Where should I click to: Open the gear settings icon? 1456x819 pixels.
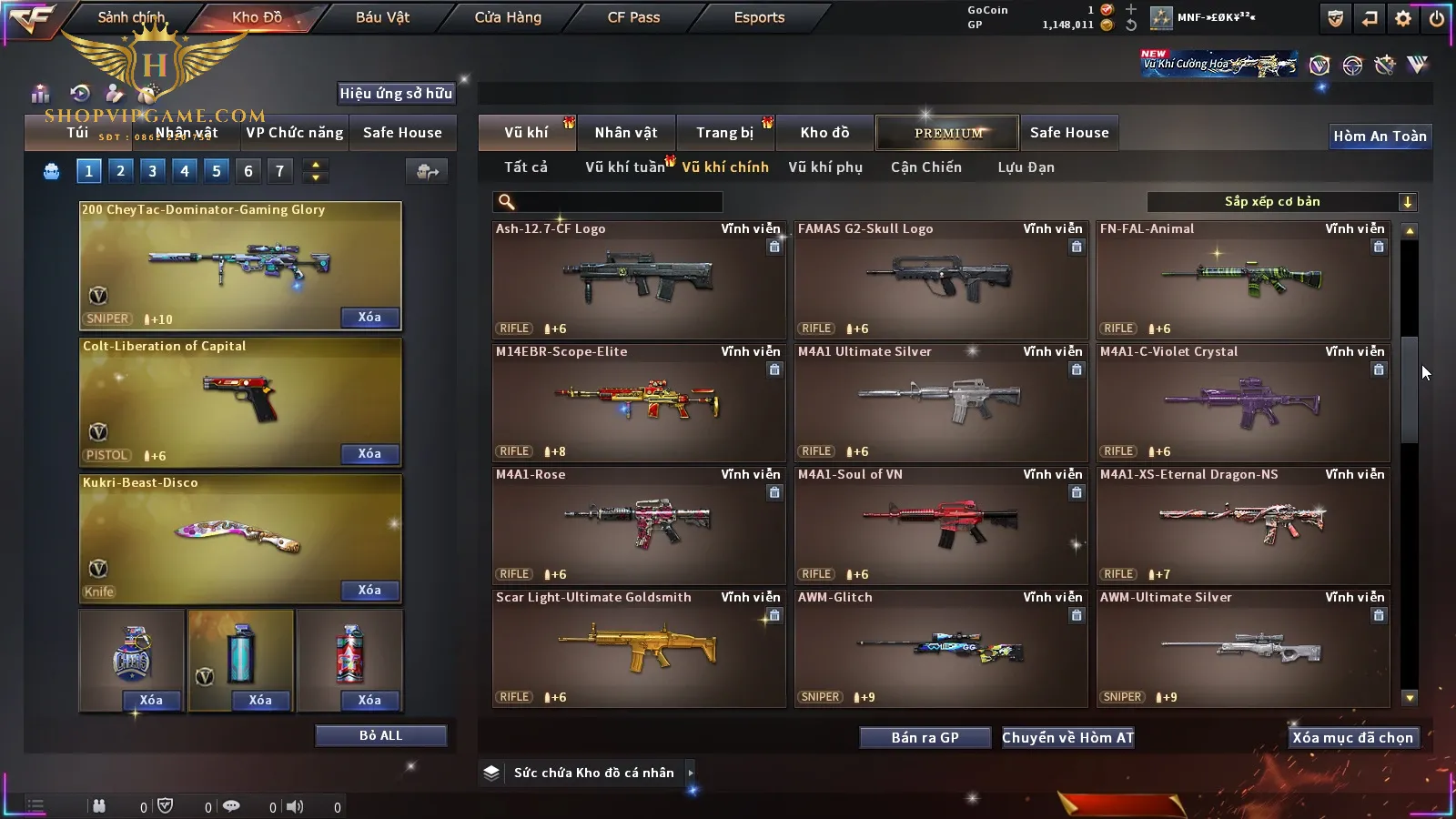(x=1403, y=18)
